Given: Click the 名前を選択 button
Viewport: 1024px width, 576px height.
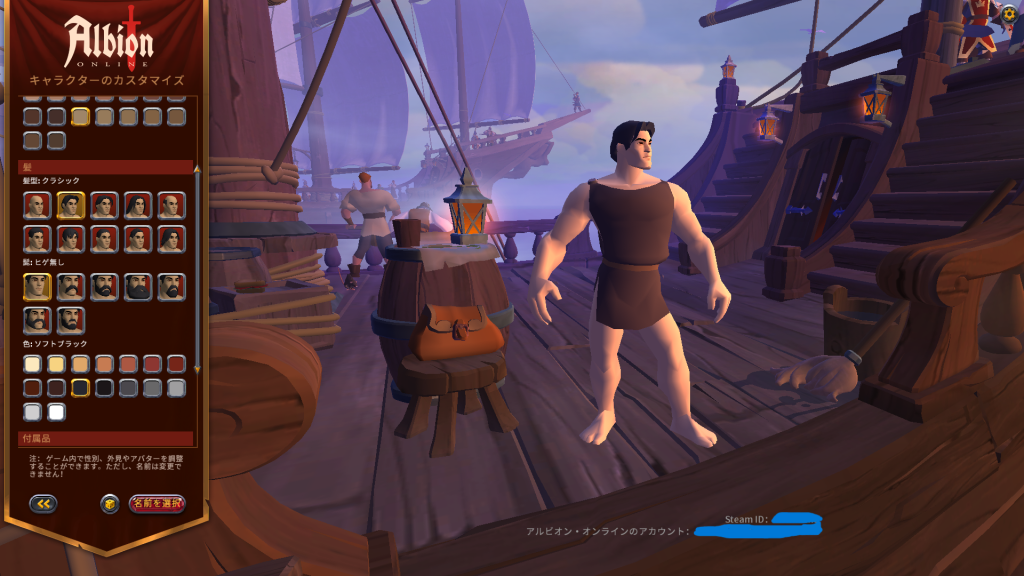Looking at the screenshot, I should pos(157,504).
